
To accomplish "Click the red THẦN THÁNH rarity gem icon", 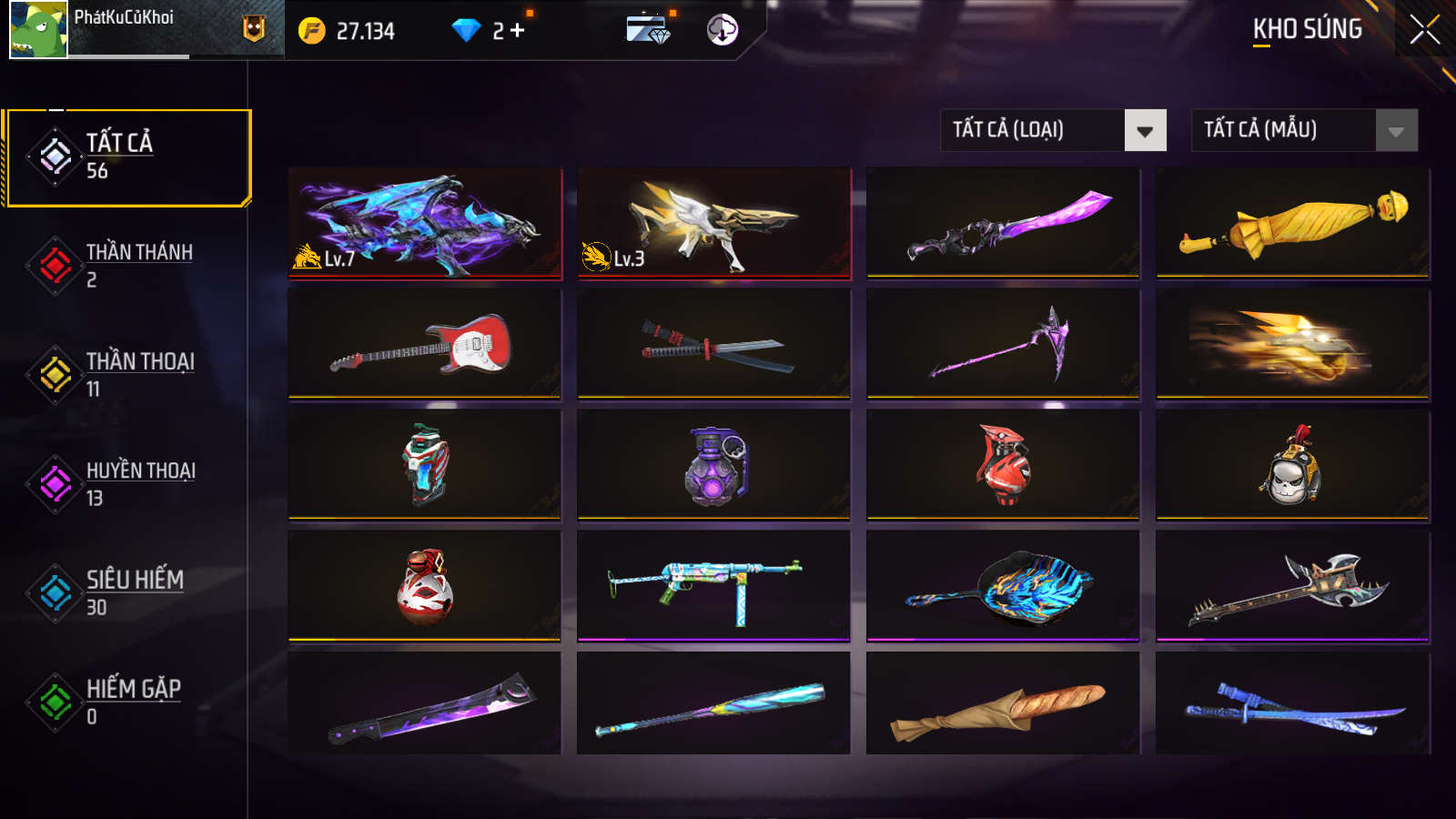I will click(55, 264).
